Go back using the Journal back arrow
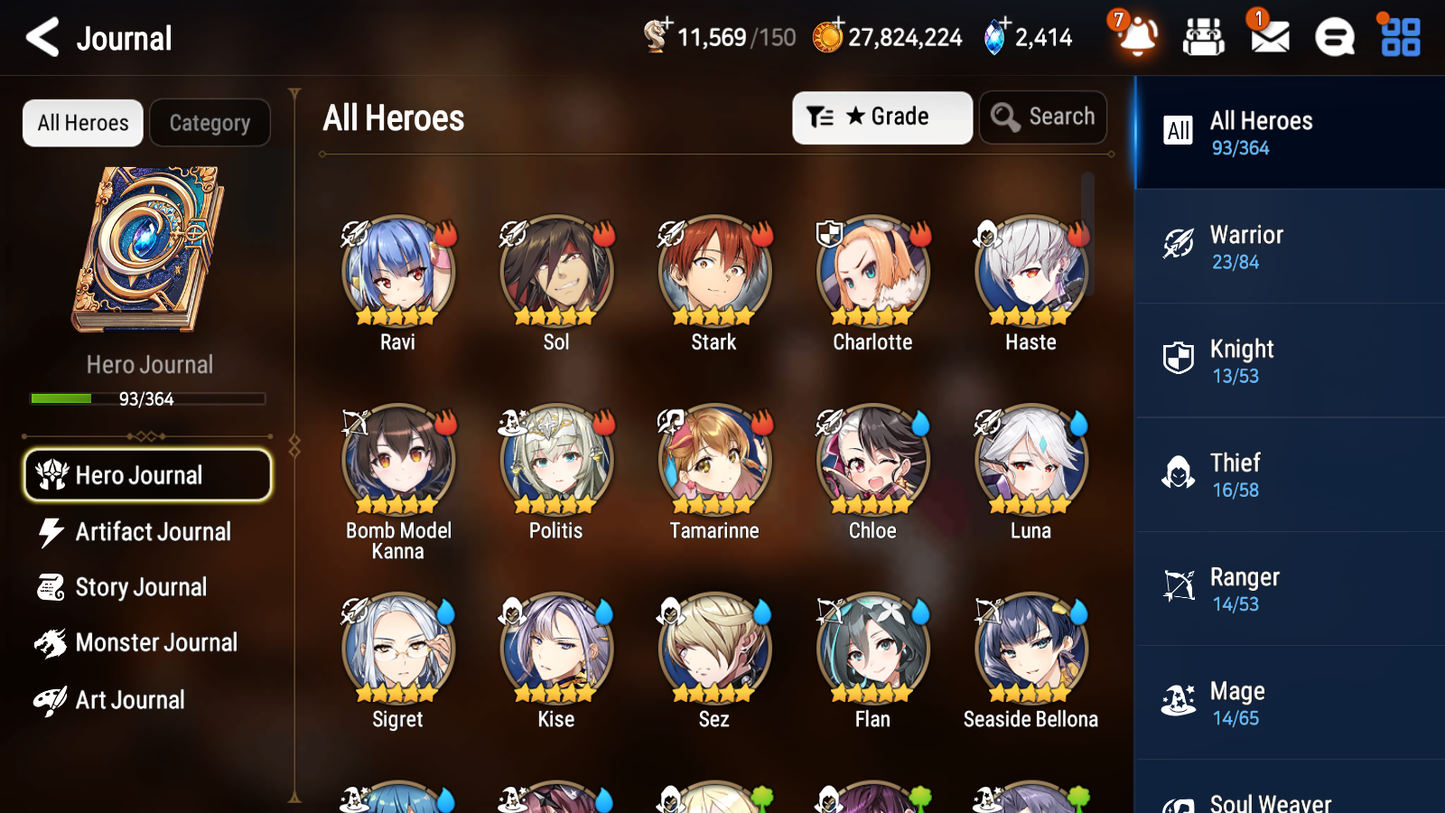1445x813 pixels. pyautogui.click(x=42, y=36)
